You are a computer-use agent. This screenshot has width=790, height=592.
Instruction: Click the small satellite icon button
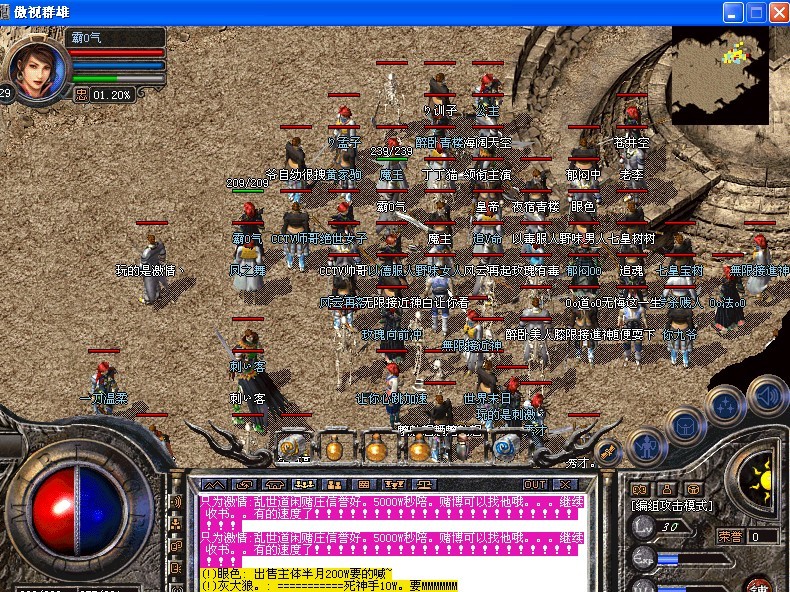pos(605,452)
